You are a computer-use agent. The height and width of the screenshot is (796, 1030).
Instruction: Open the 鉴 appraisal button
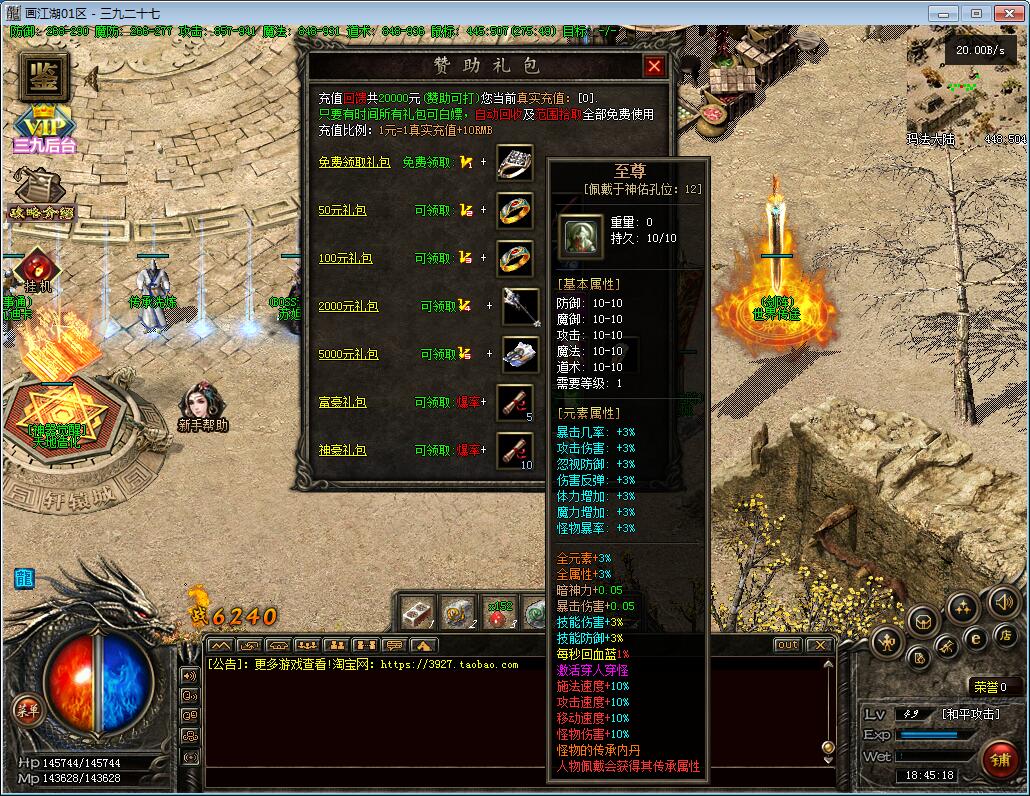43,76
